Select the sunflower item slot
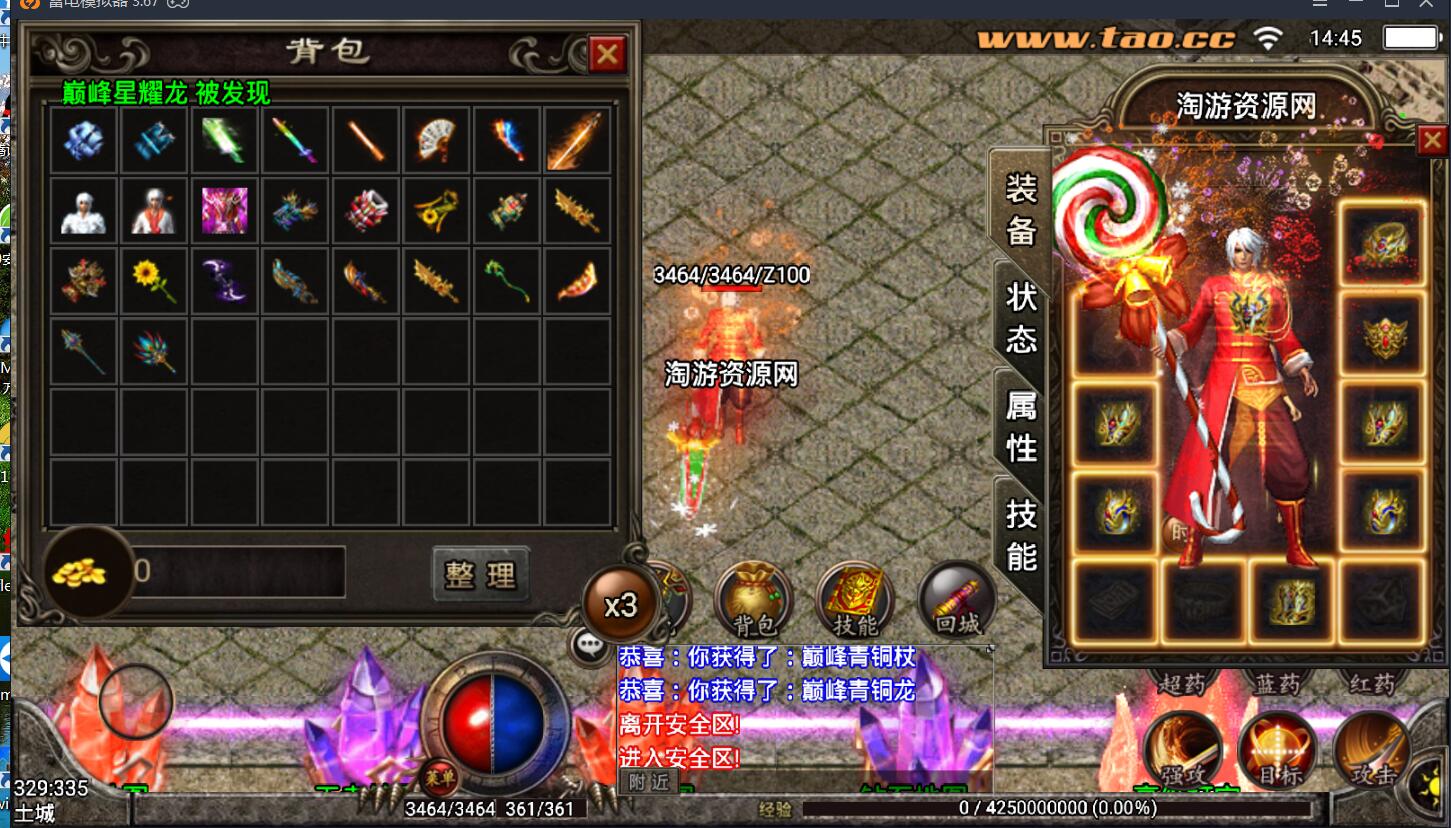The height and width of the screenshot is (828, 1451). (x=154, y=282)
